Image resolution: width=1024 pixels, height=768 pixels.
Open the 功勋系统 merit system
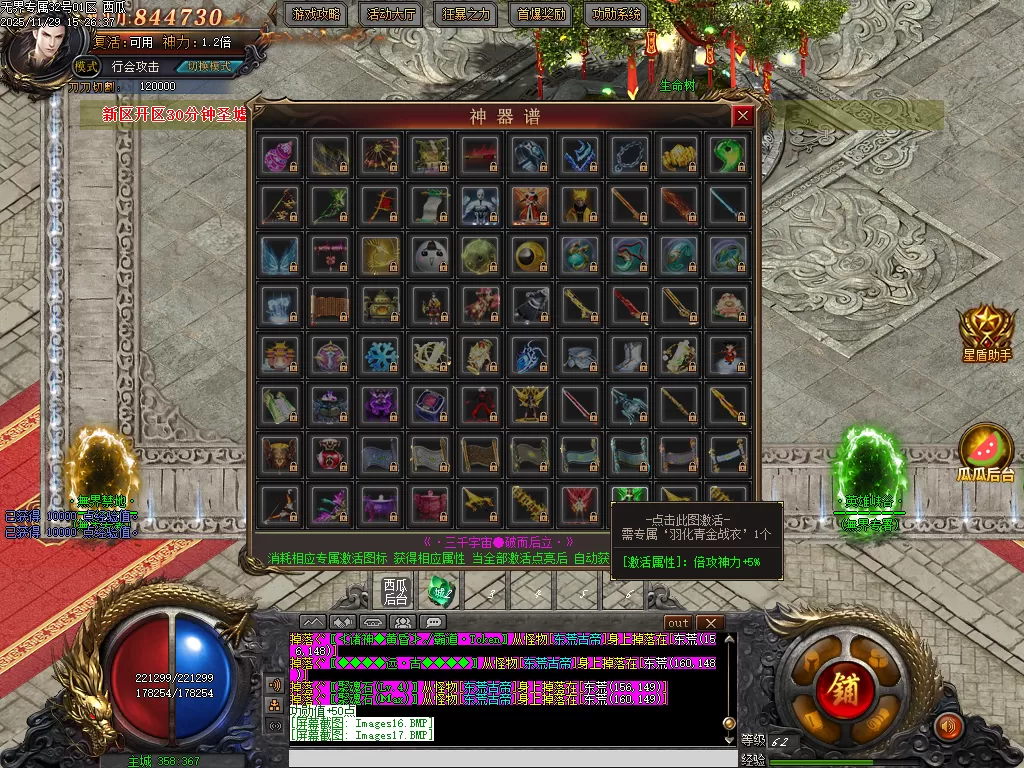(x=617, y=15)
